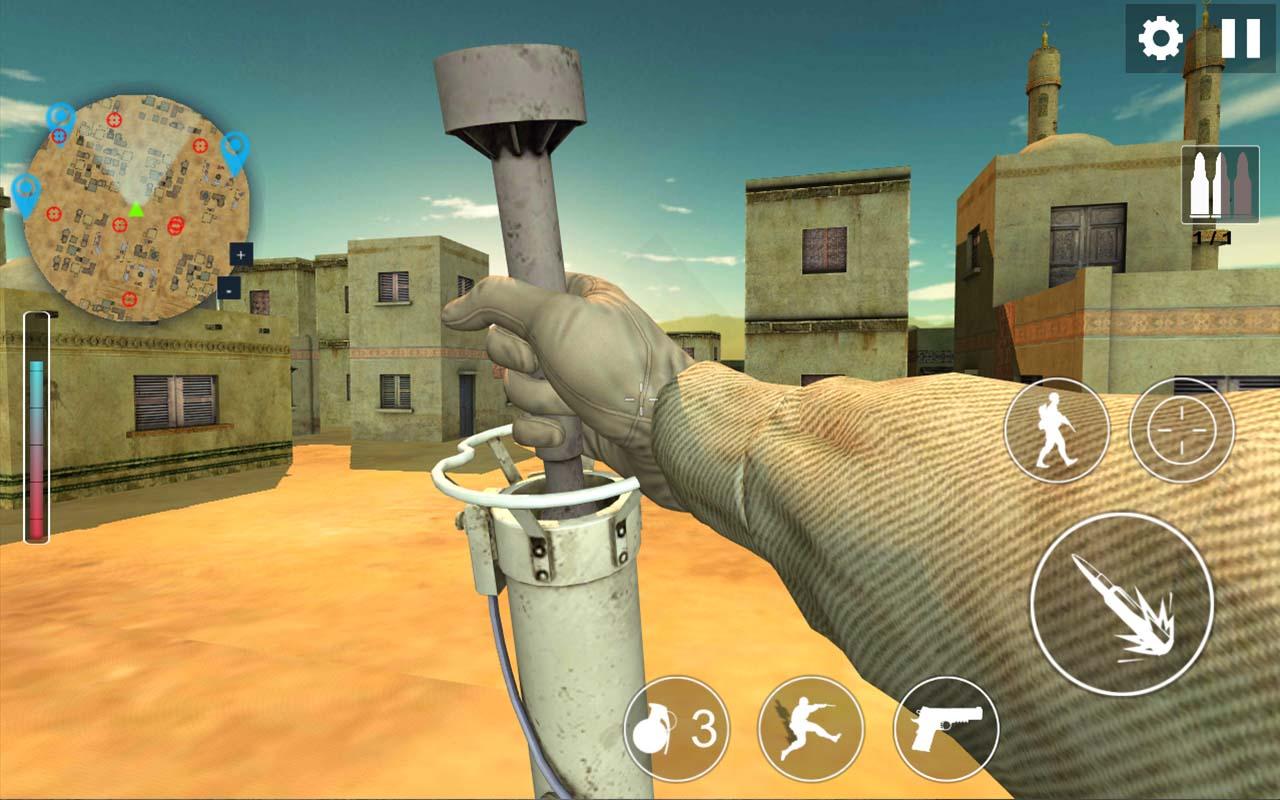
Task: Tap the green player arrow on minimap
Action: pyautogui.click(x=135, y=210)
